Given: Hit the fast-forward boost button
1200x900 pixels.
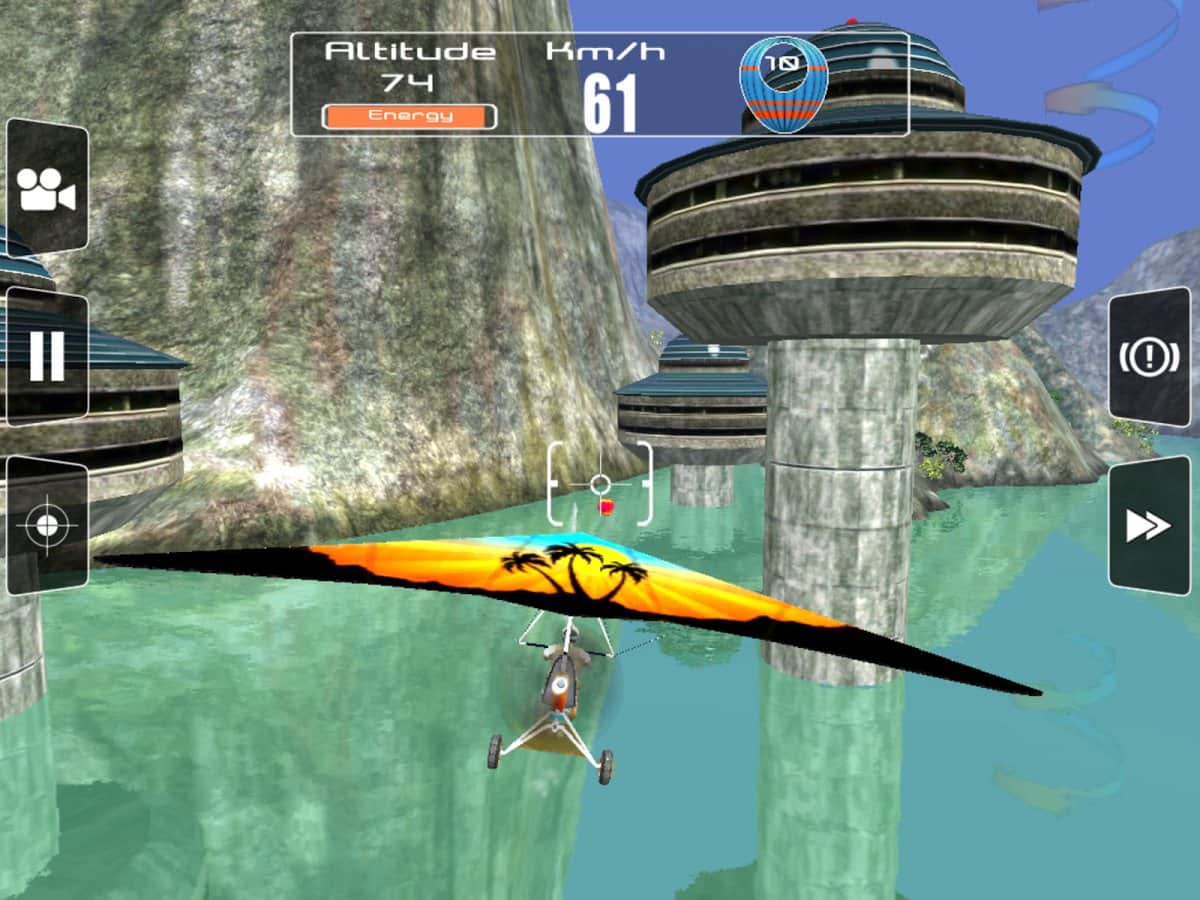Looking at the screenshot, I should tap(1149, 526).
